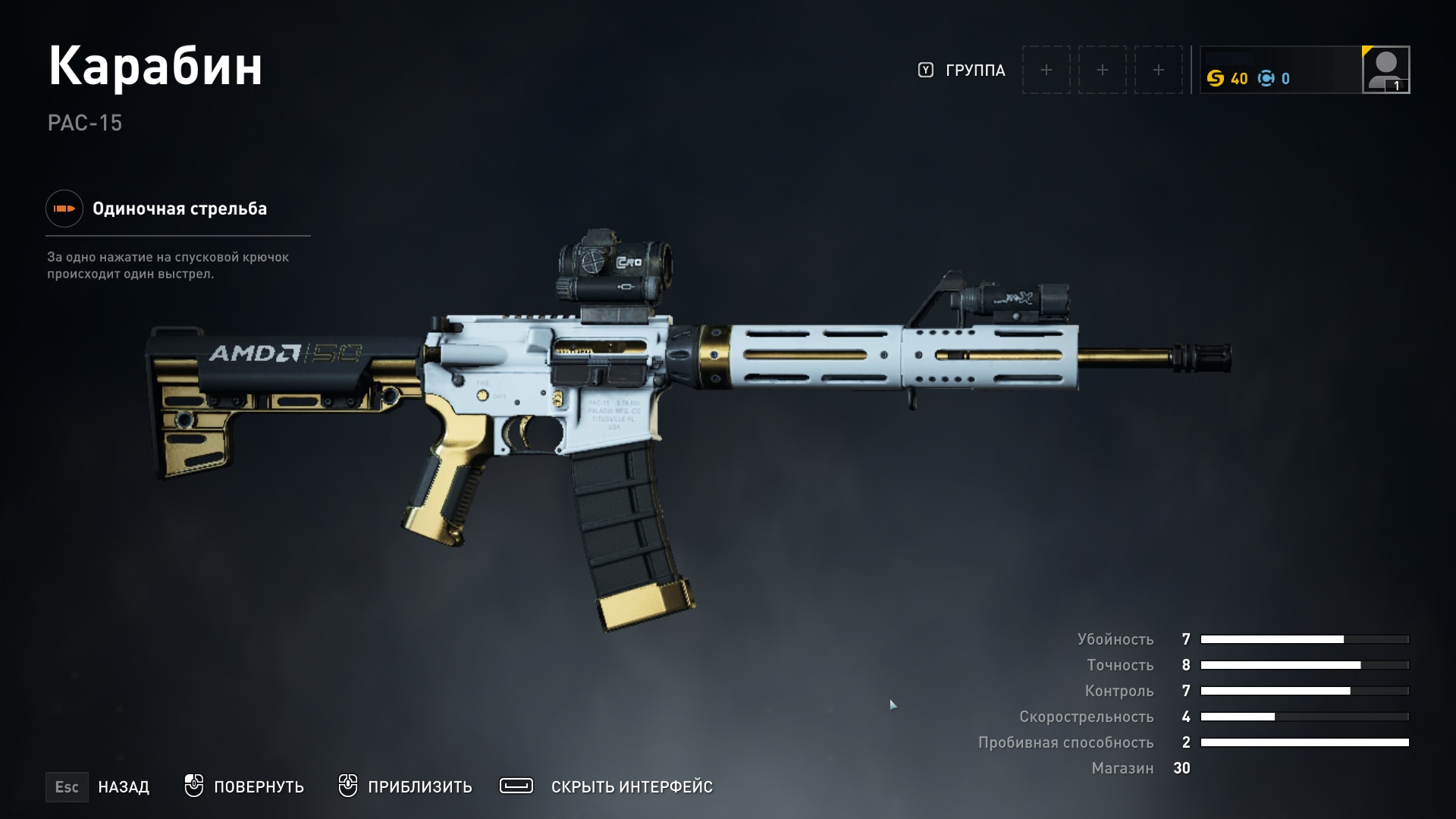Image resolution: width=1456 pixels, height=819 pixels.
Task: Hide the interface via СКРЫТЬ ИНТЕРФЕЙС
Action: (634, 787)
